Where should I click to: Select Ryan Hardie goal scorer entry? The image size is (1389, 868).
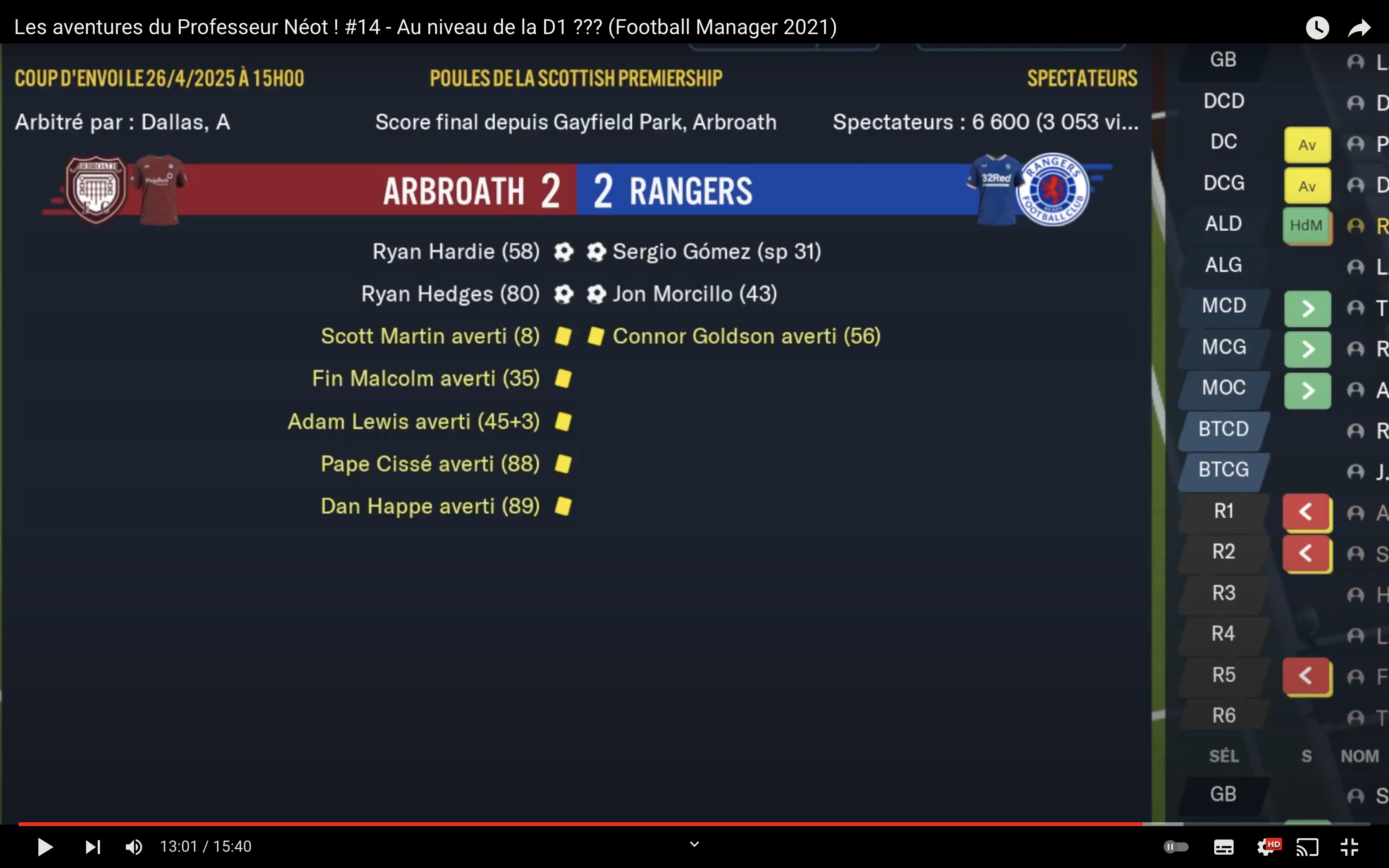click(x=456, y=251)
